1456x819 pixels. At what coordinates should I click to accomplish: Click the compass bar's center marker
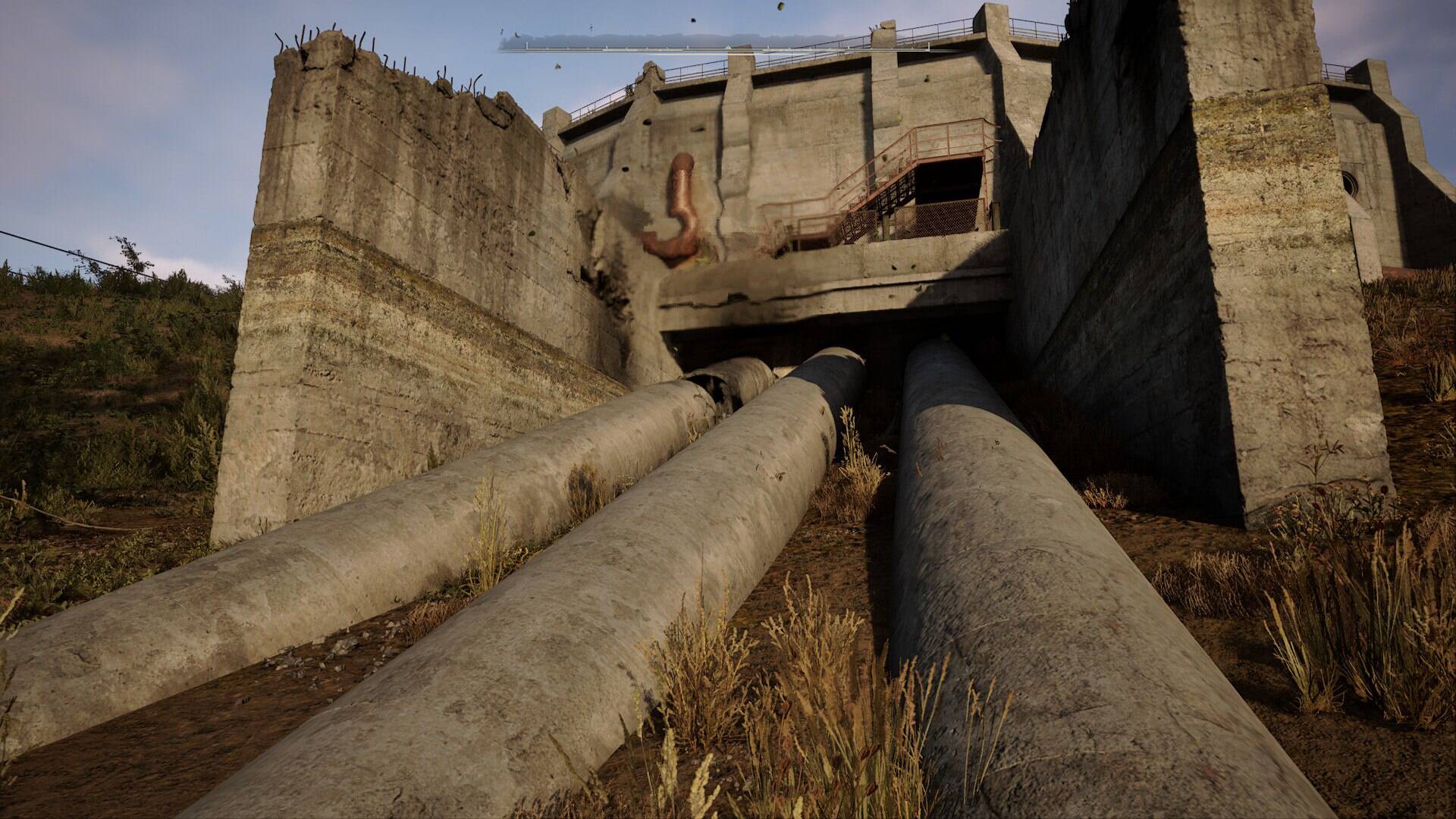click(x=728, y=47)
